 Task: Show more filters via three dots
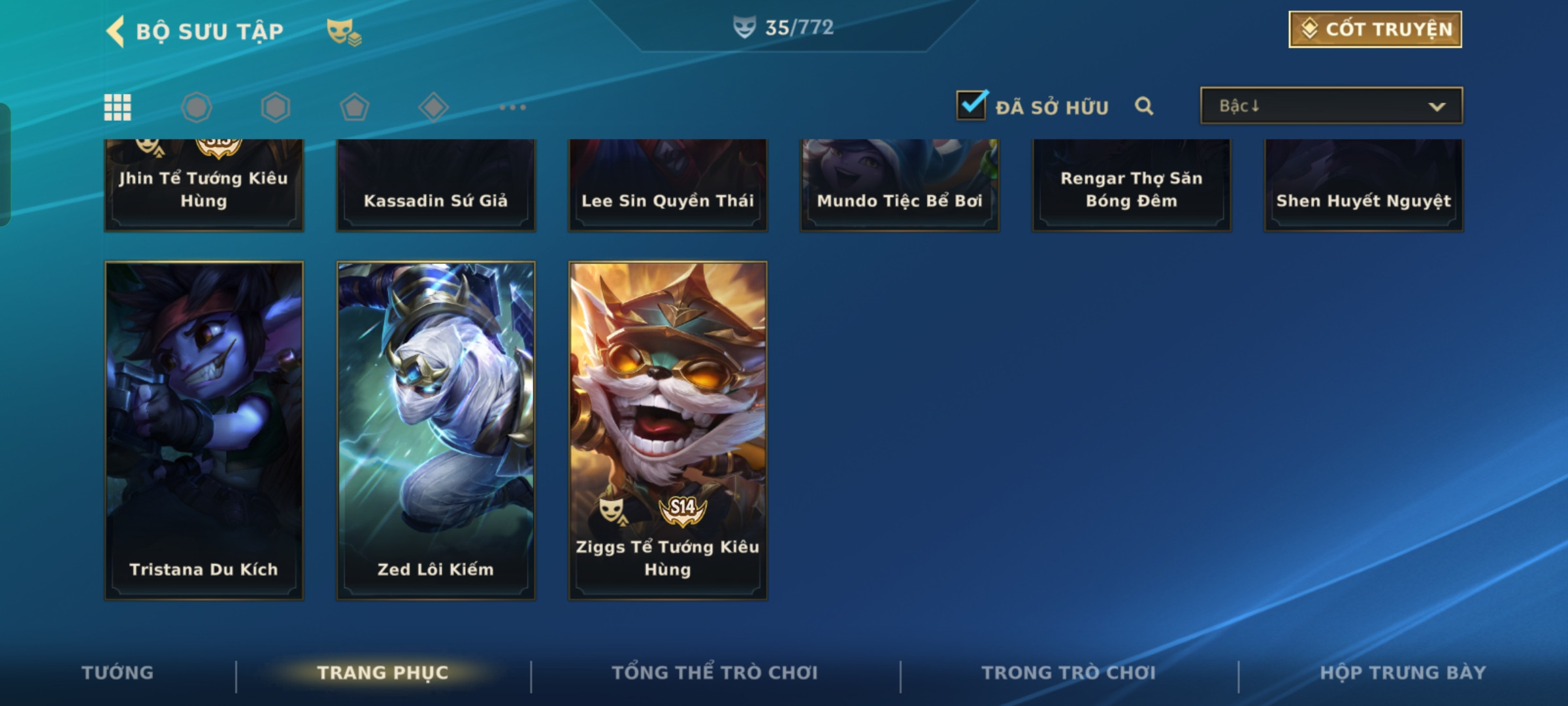pos(512,107)
